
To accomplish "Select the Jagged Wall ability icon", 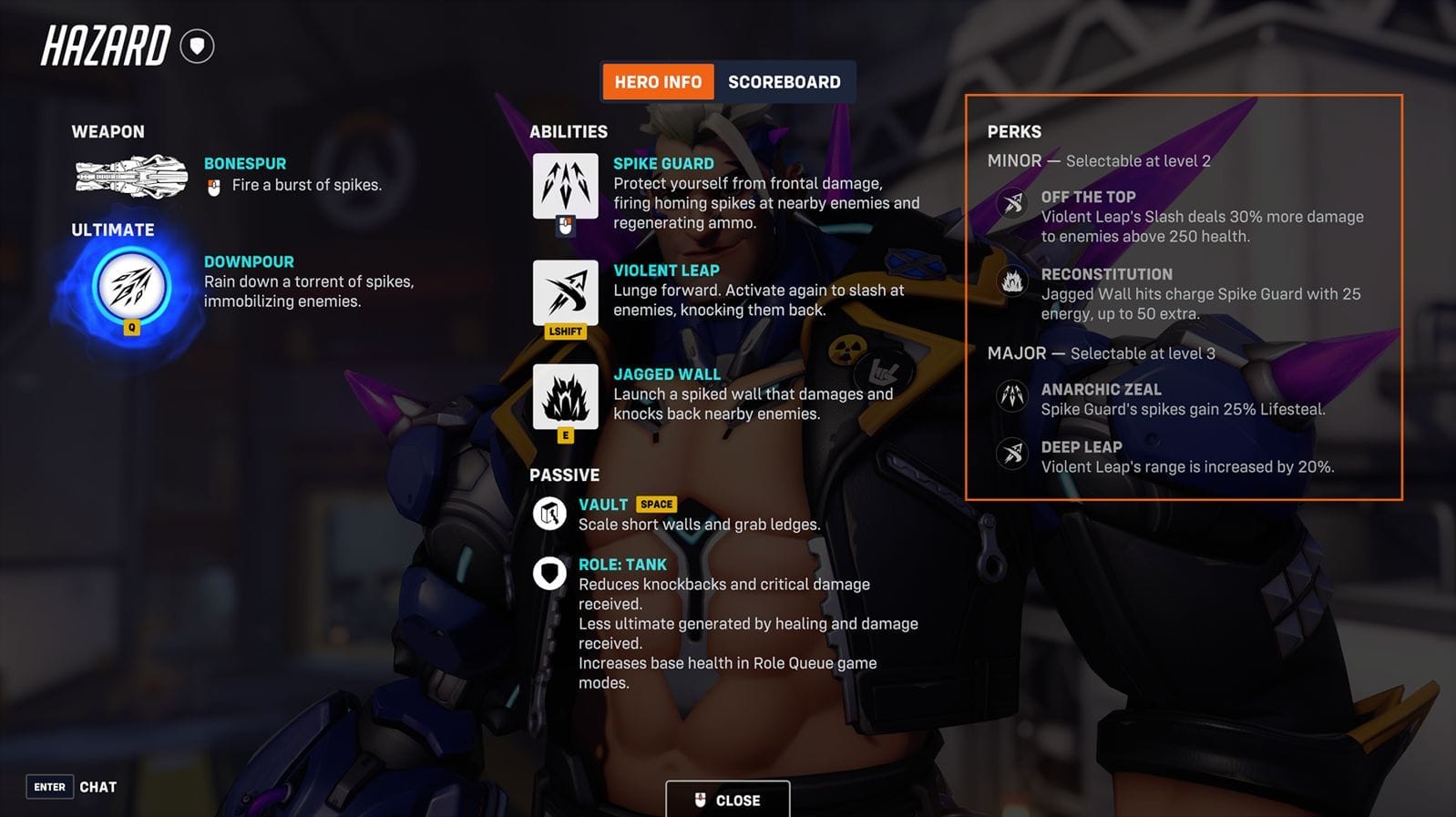I will click(x=566, y=396).
